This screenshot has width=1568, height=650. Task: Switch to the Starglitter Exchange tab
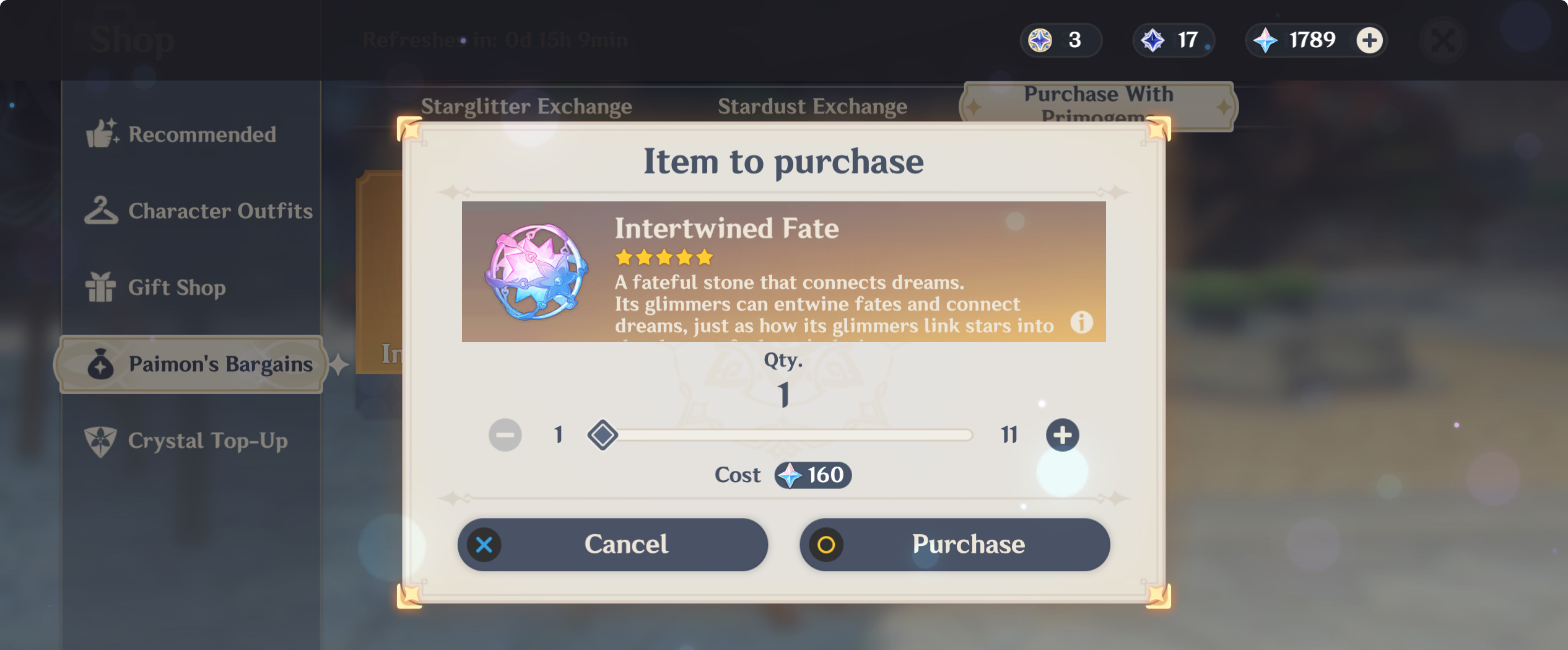(527, 105)
